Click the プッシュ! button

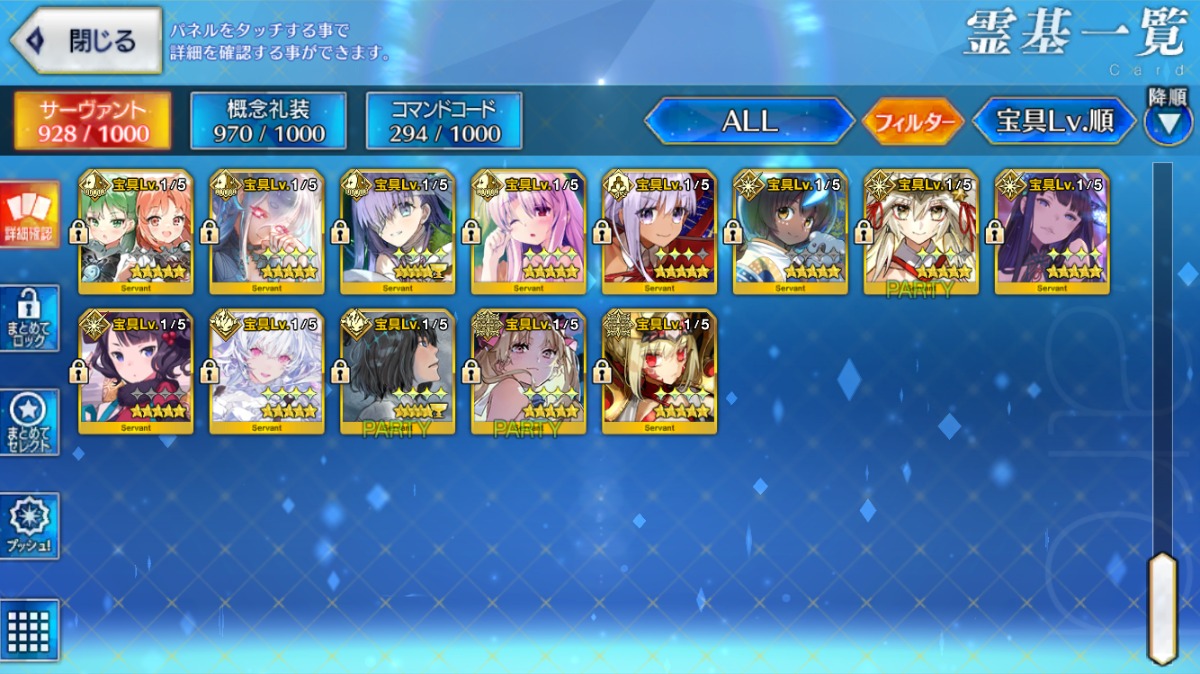point(29,525)
